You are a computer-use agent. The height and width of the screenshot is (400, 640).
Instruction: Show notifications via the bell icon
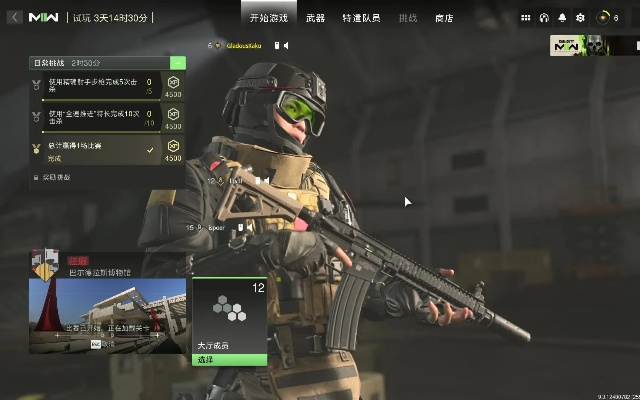(562, 18)
